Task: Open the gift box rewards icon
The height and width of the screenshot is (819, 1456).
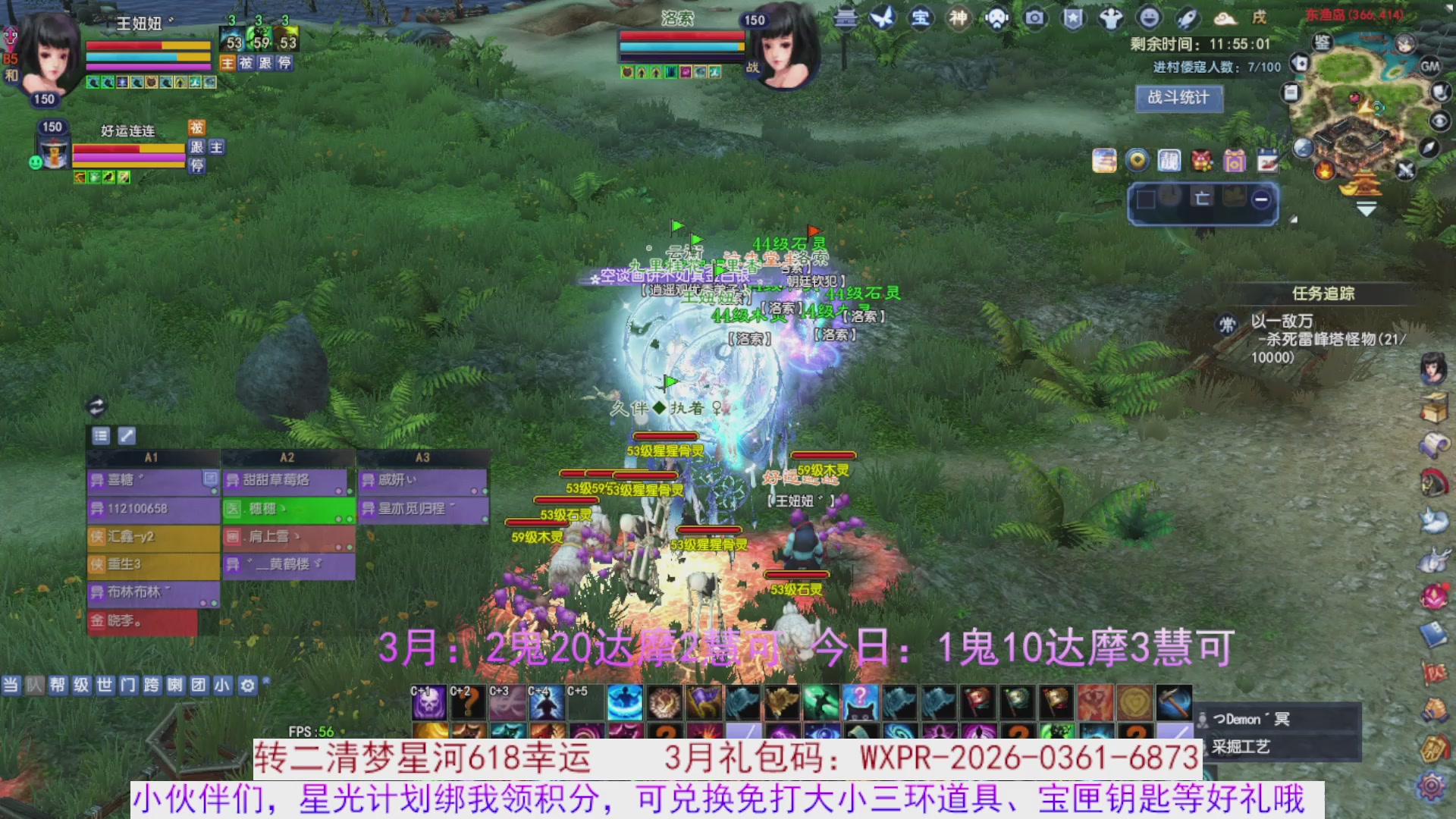Action: click(x=1235, y=161)
